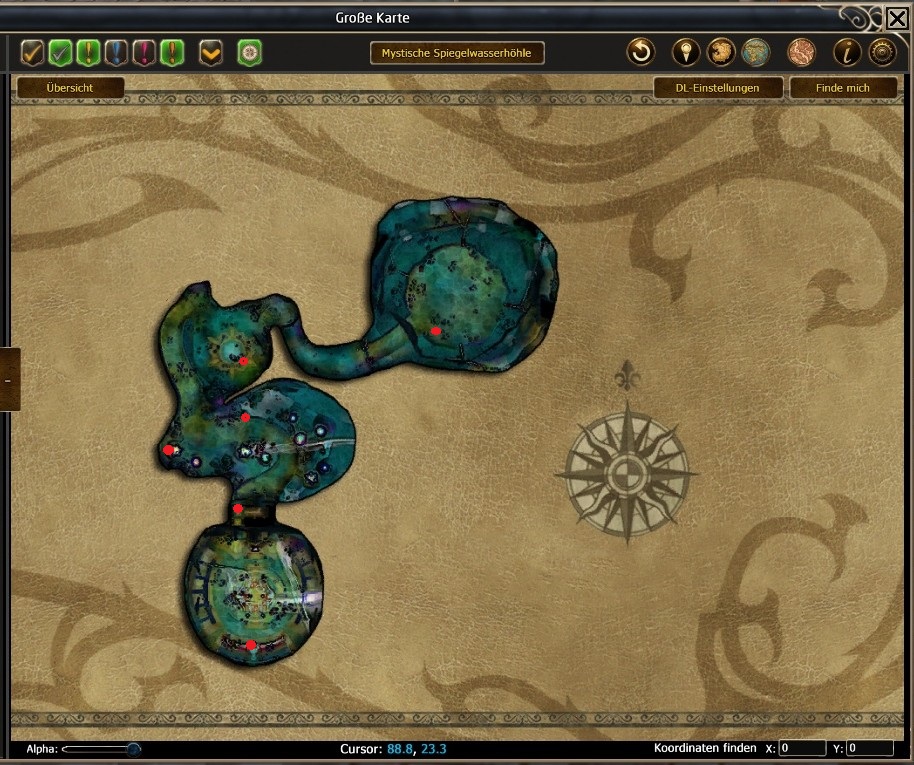Toggle the grey checkmark on green filter
914x765 pixels.
point(61,52)
